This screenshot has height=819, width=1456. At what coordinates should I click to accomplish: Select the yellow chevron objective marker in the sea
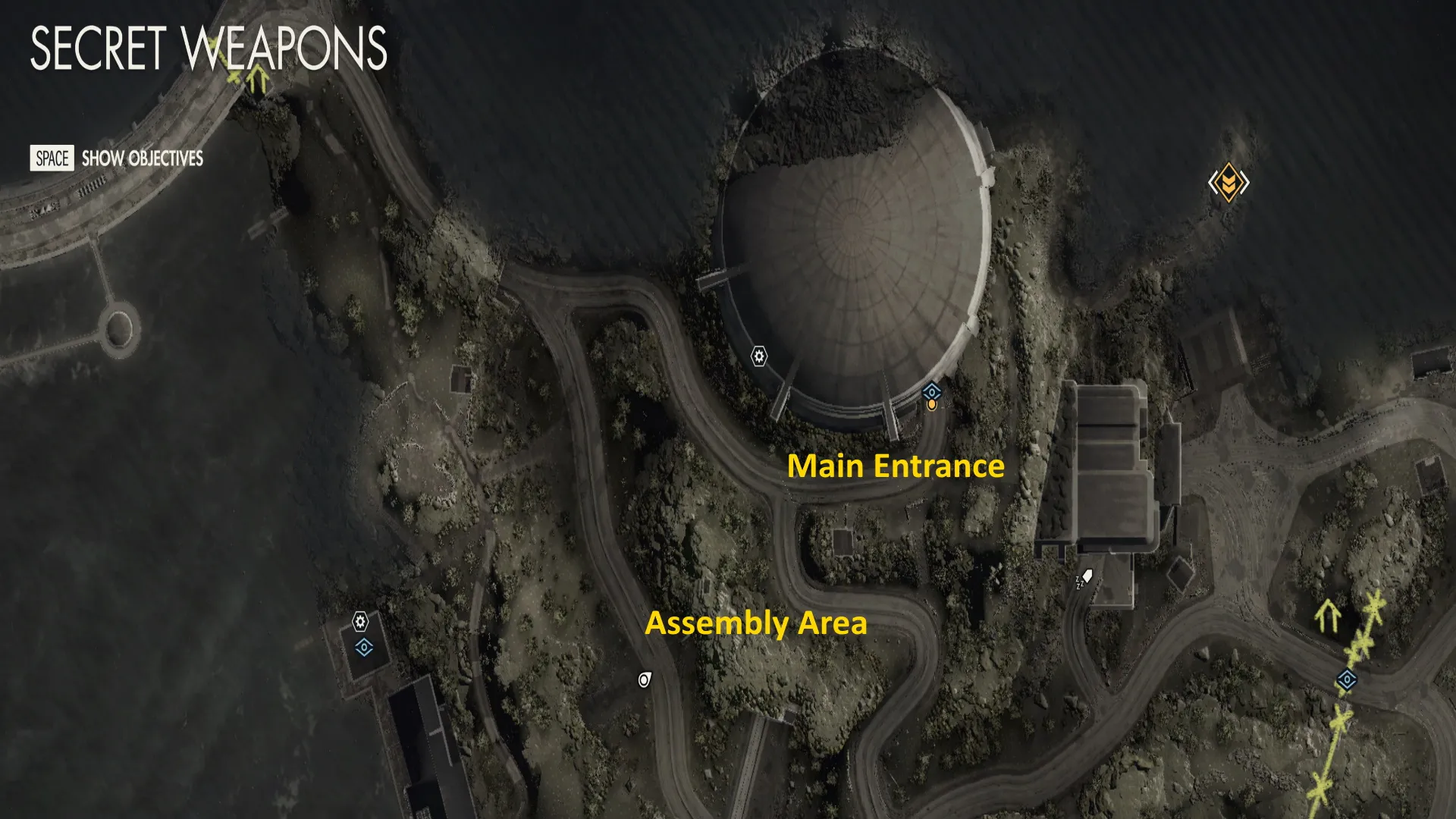[x=1230, y=182]
